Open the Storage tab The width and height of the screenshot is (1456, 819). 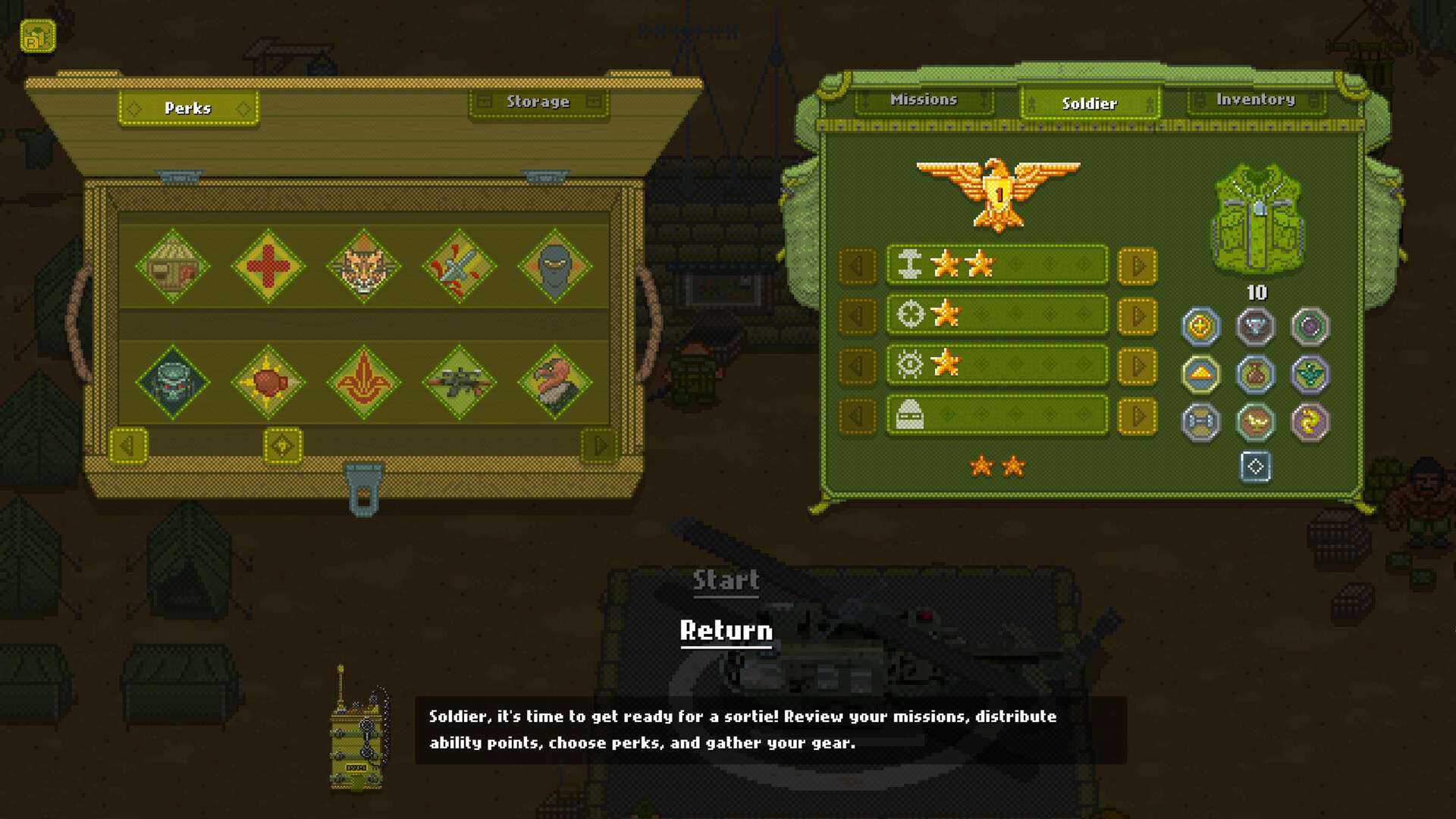pos(538,102)
